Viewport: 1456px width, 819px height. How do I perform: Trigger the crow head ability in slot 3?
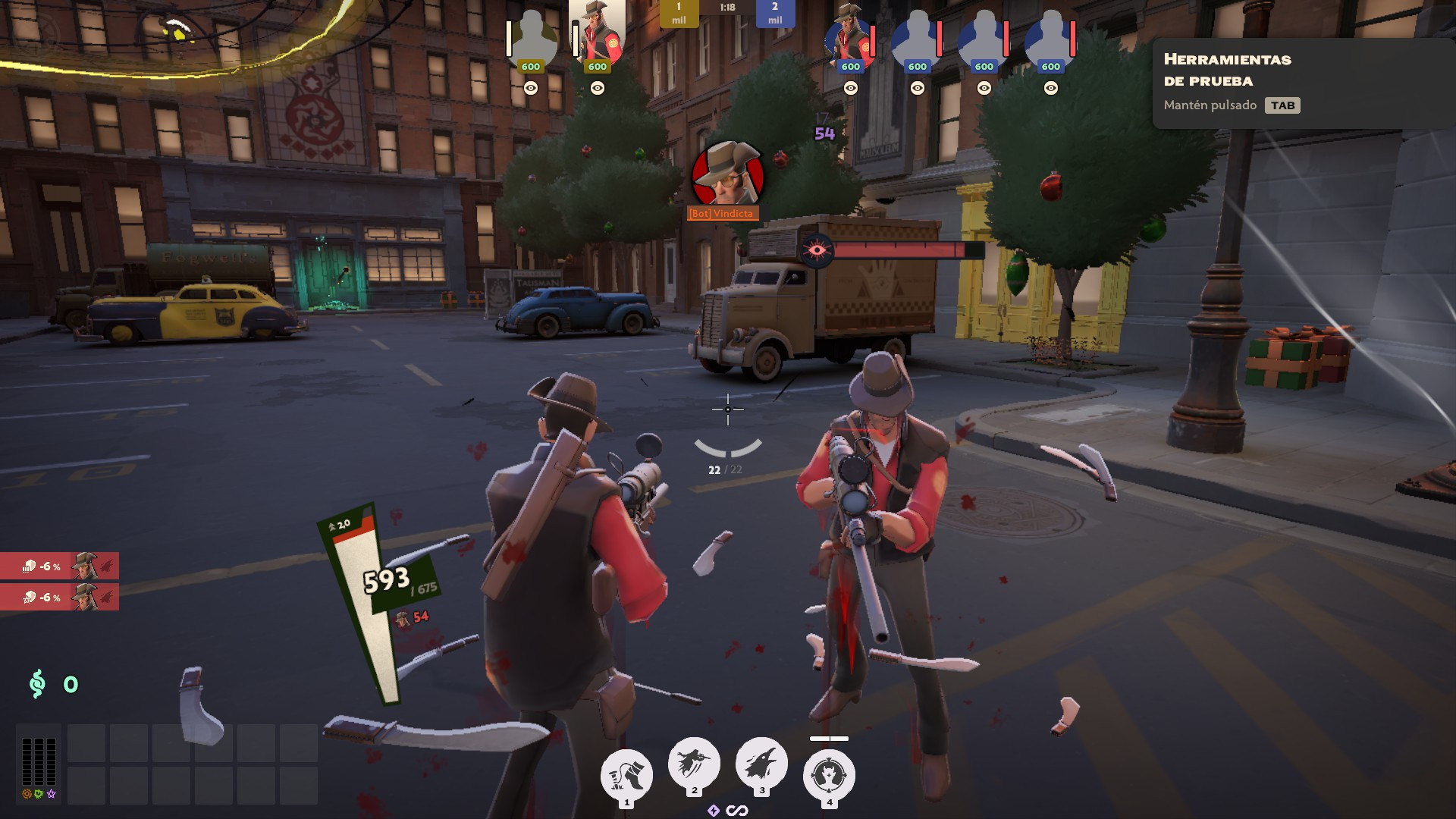761,762
